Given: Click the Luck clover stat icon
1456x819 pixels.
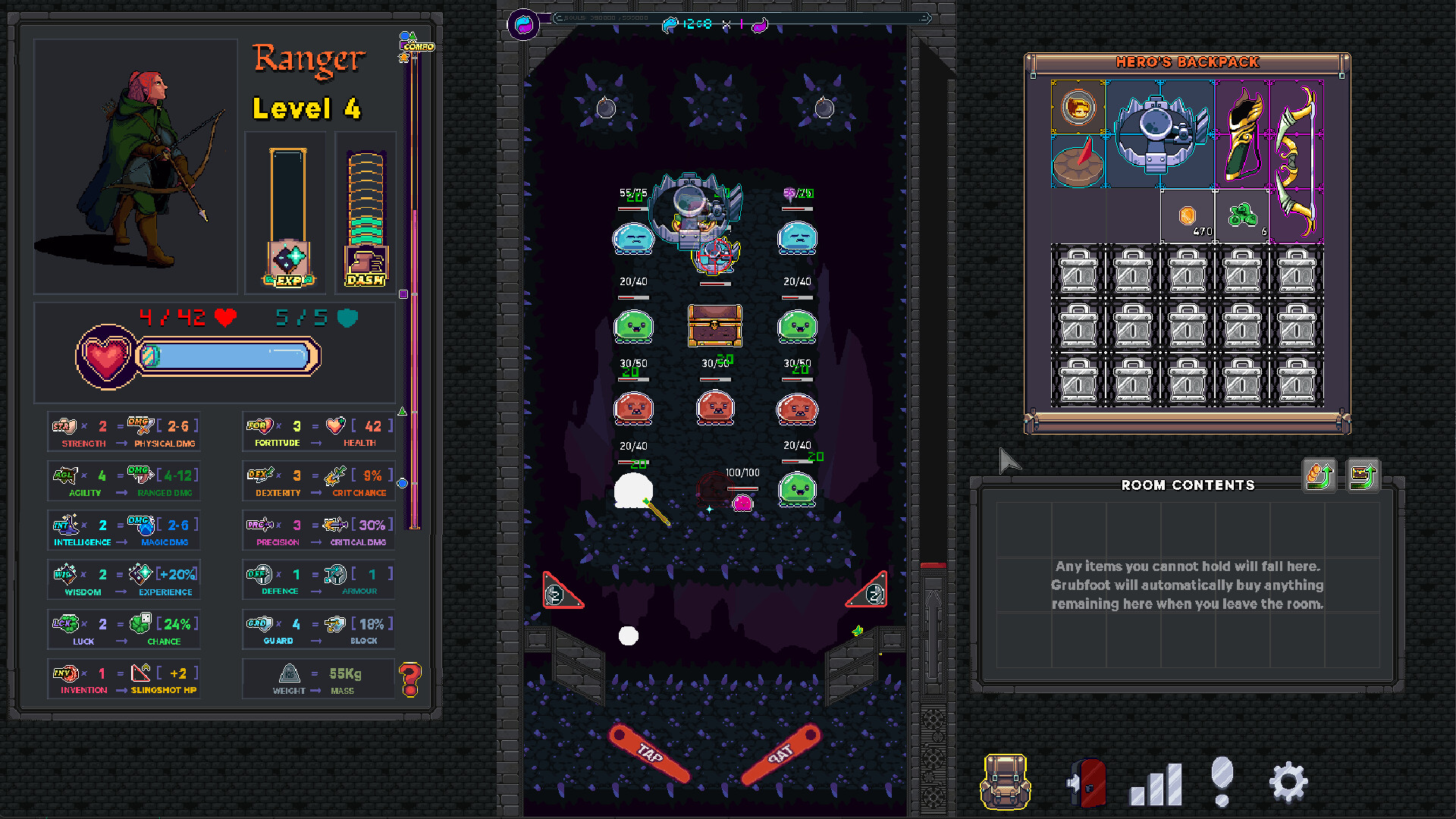Looking at the screenshot, I should tap(67, 624).
